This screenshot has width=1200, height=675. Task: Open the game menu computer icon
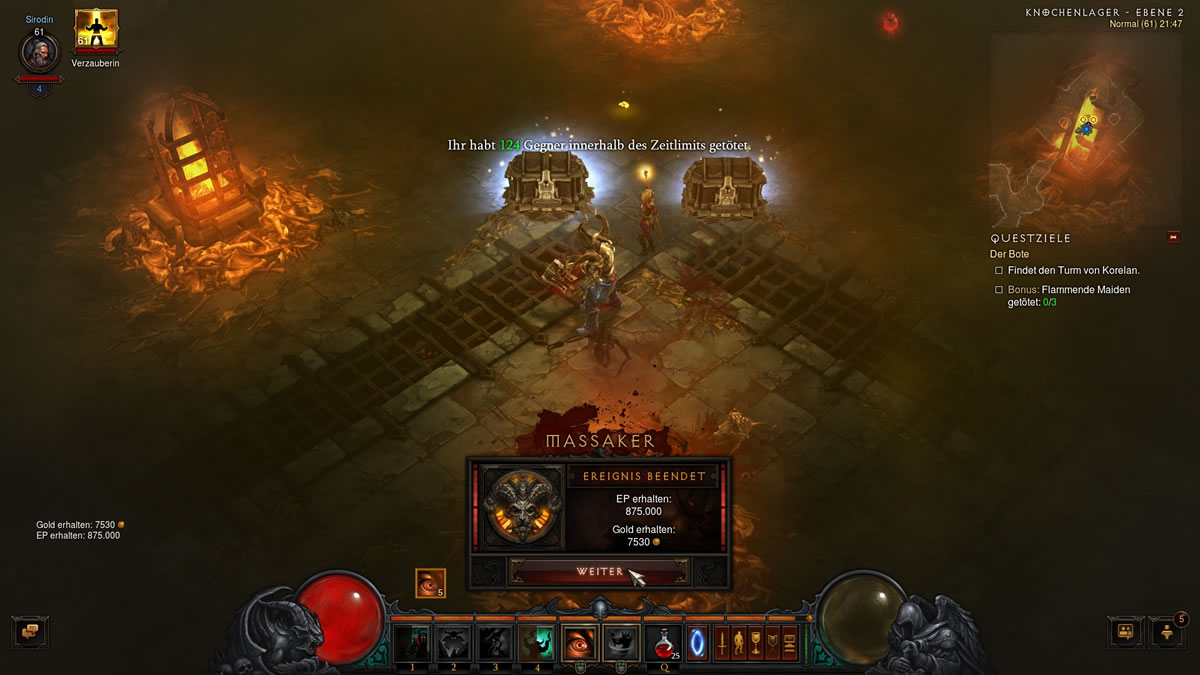789,642
